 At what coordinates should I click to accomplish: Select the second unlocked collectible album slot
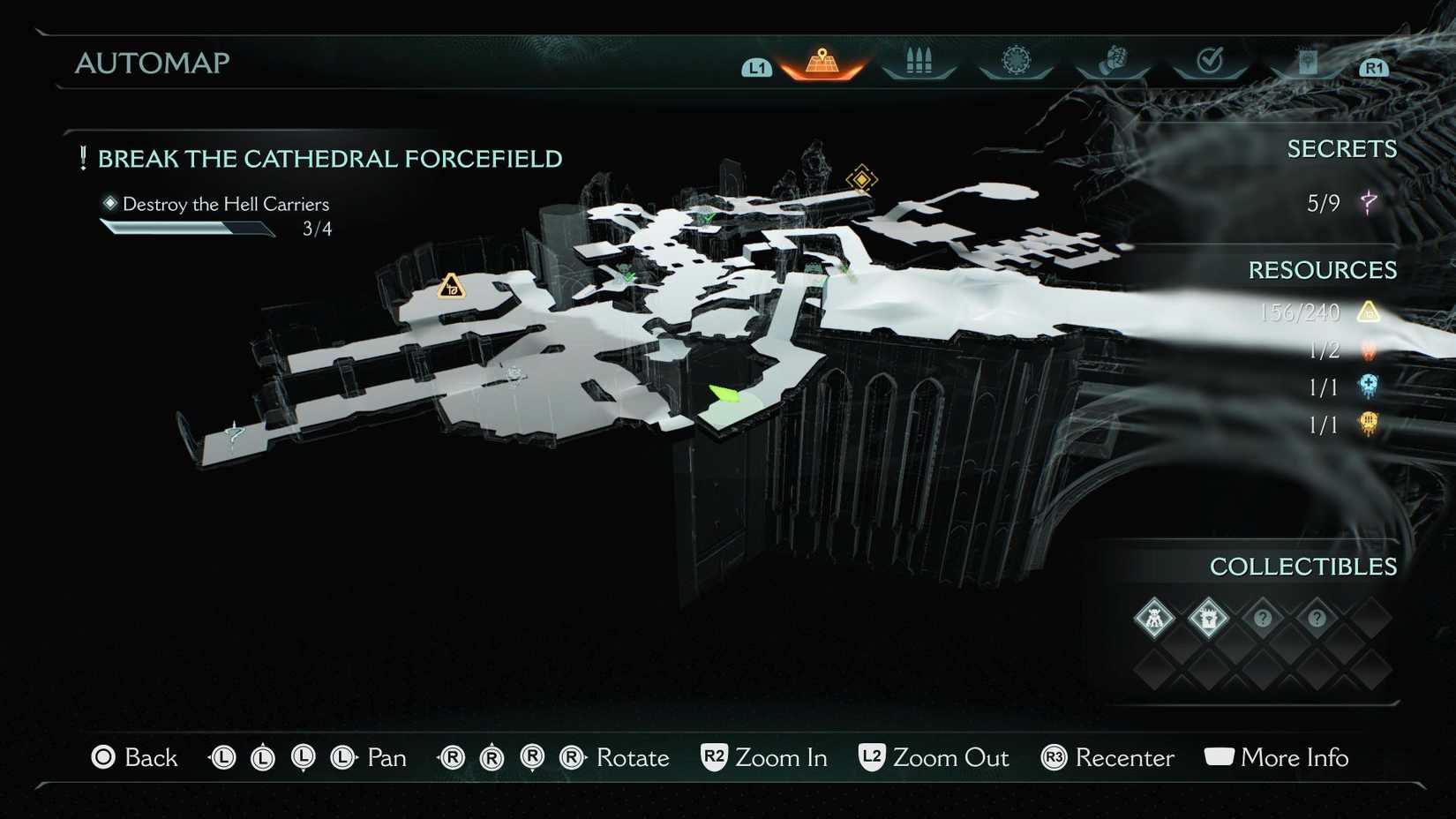point(1210,619)
